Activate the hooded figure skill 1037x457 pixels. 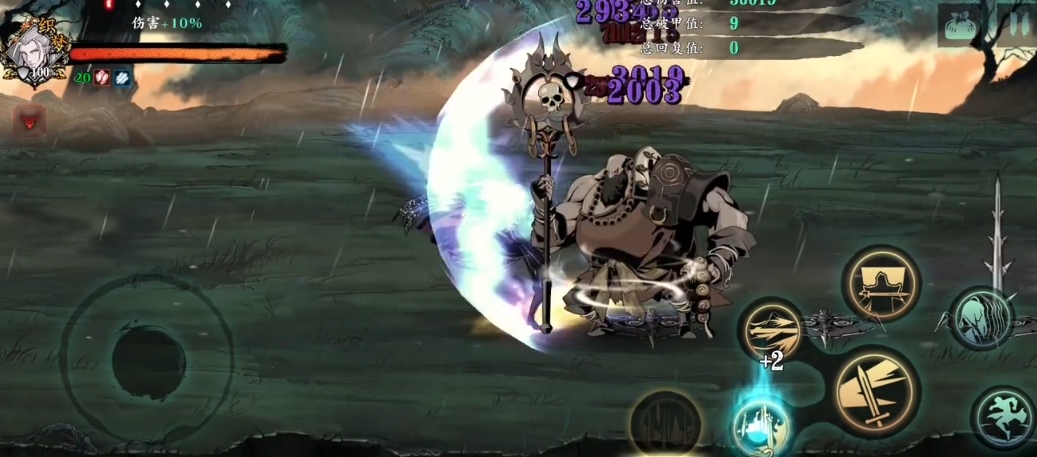point(880,283)
